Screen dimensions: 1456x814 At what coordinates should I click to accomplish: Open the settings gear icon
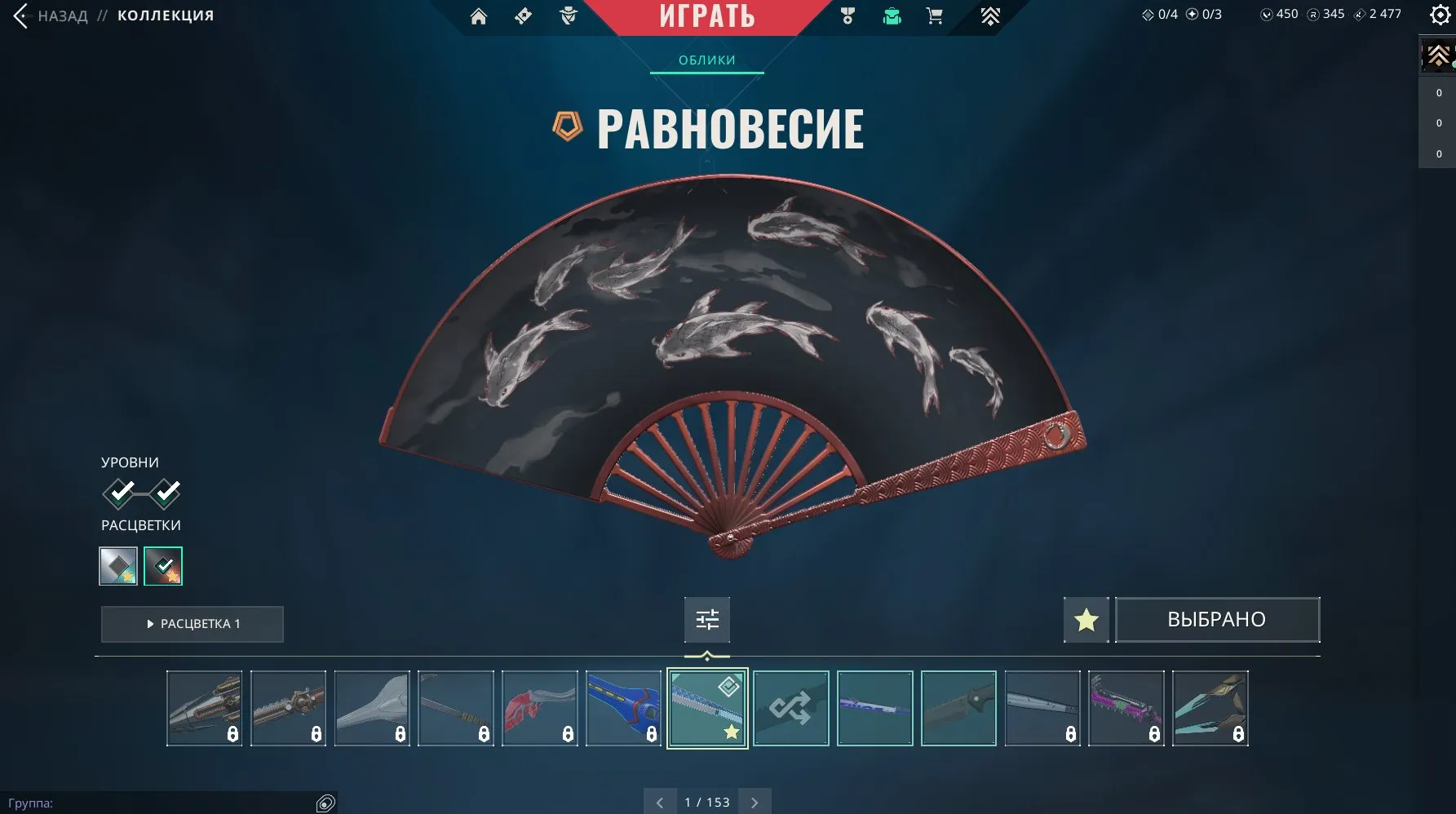[1440, 15]
